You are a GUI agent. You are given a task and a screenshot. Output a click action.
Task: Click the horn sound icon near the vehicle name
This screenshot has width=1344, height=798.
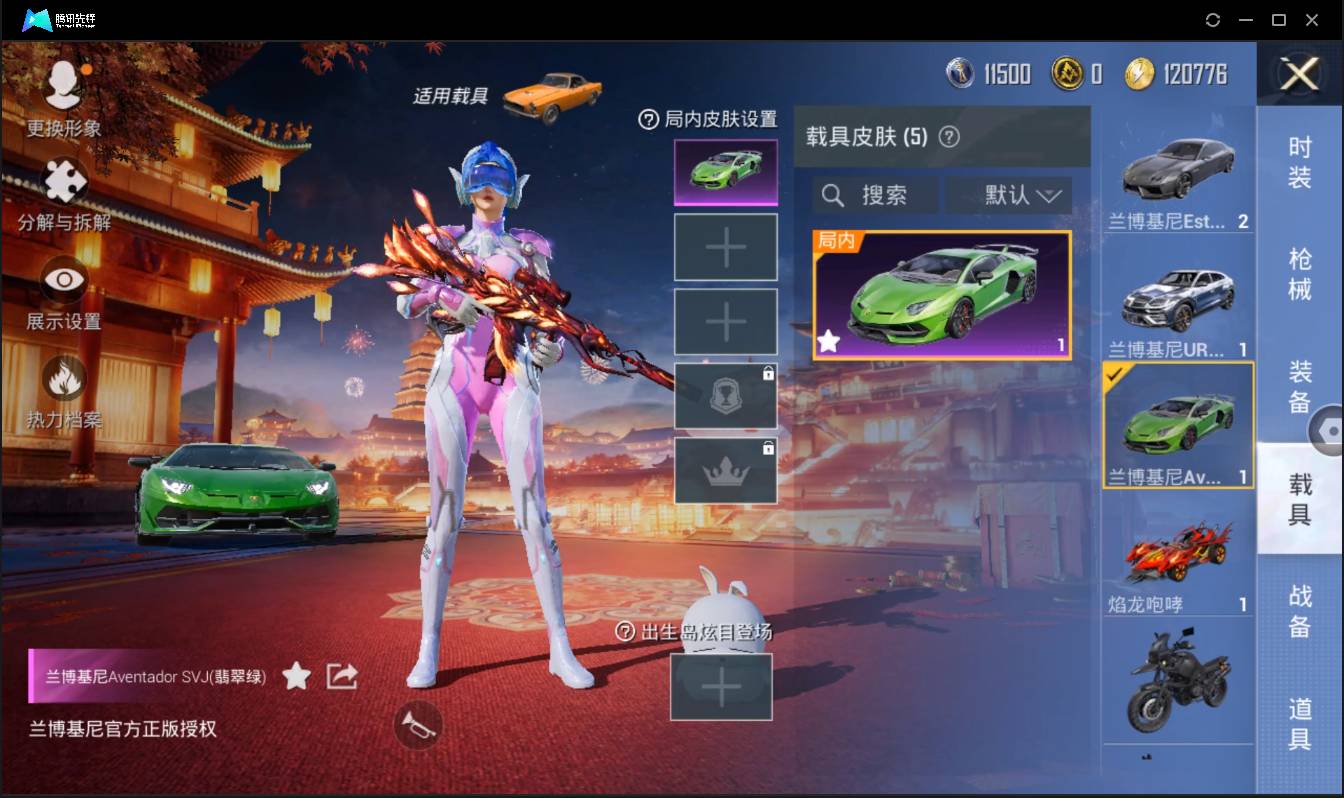click(x=419, y=727)
